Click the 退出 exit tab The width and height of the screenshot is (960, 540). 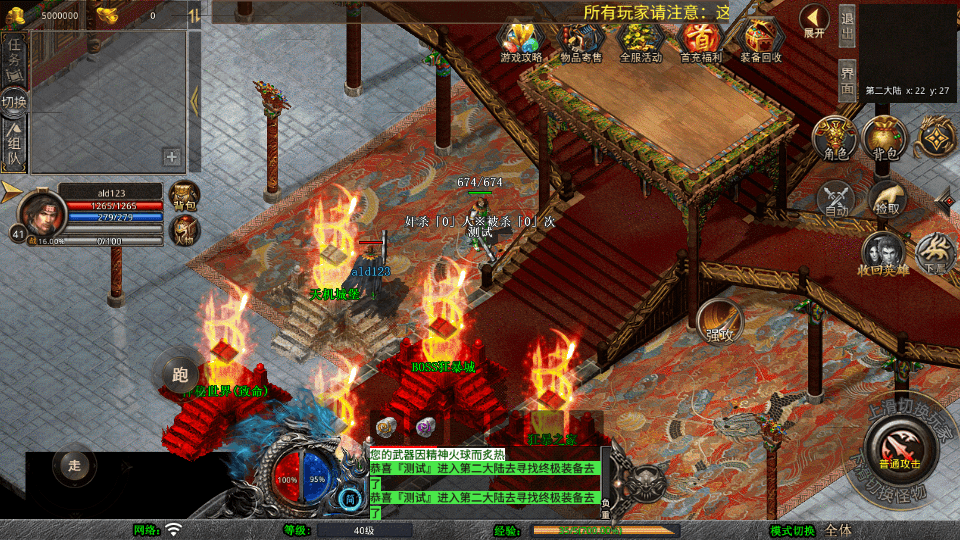coord(847,29)
